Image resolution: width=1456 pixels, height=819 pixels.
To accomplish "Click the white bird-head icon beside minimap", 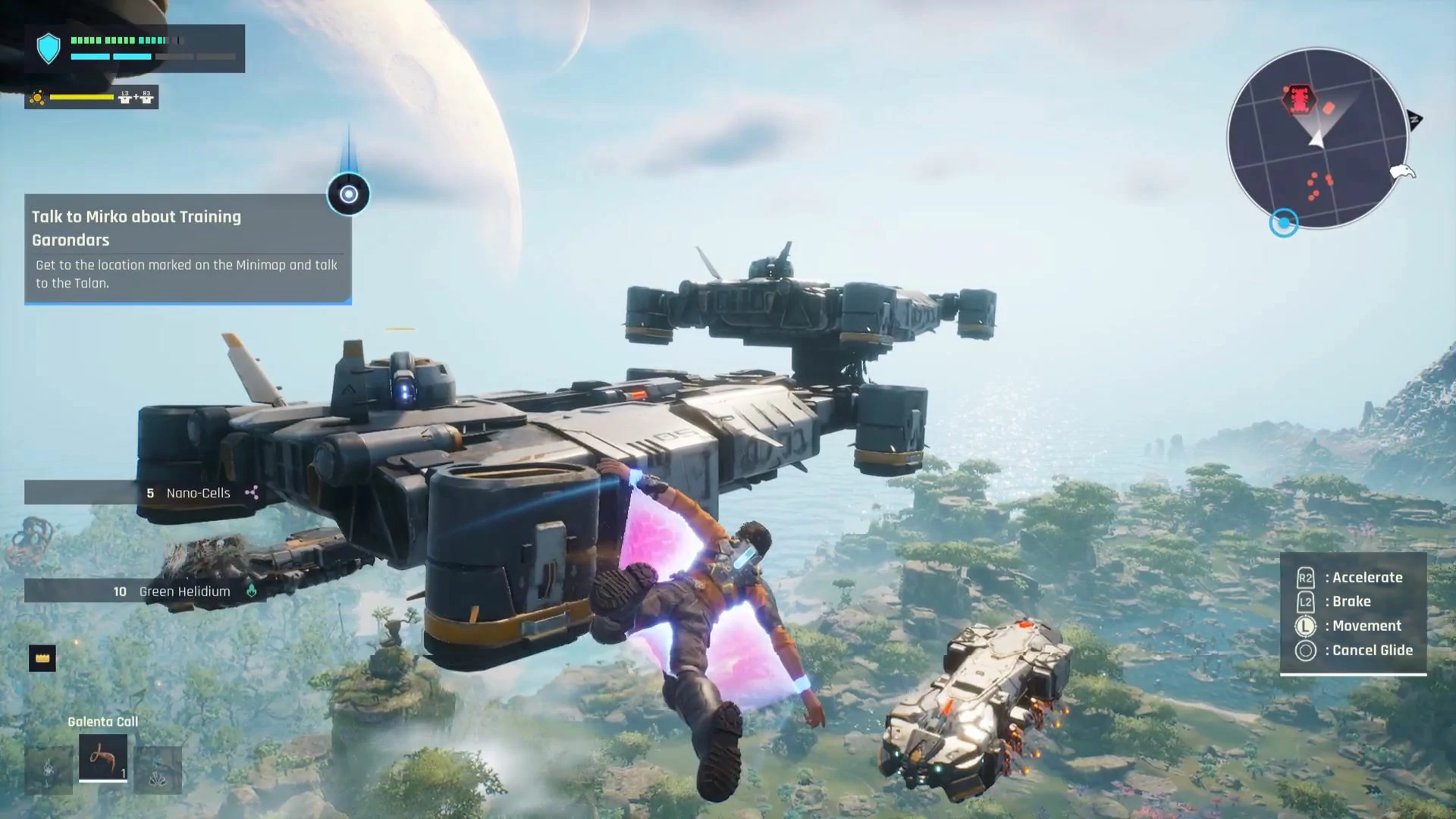I will click(x=1403, y=172).
